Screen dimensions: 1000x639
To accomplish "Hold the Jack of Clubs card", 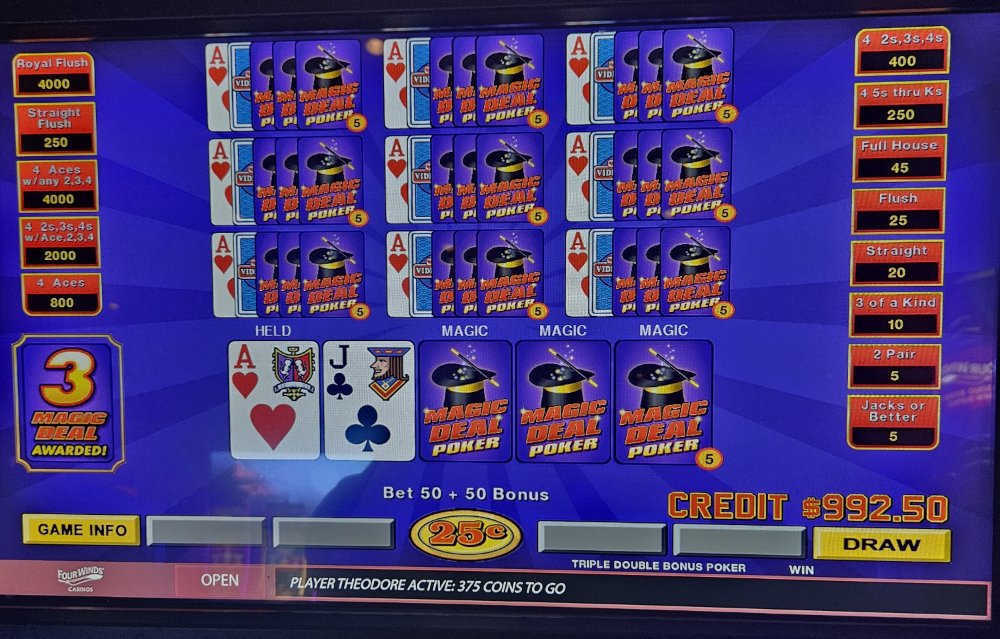I will click(x=368, y=399).
